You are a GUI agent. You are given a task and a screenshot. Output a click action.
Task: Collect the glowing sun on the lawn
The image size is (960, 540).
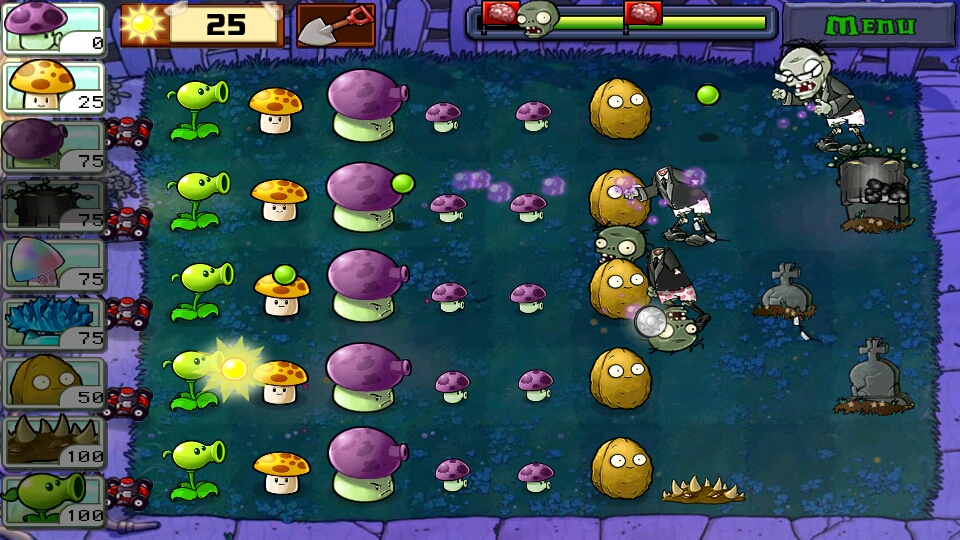pos(234,369)
